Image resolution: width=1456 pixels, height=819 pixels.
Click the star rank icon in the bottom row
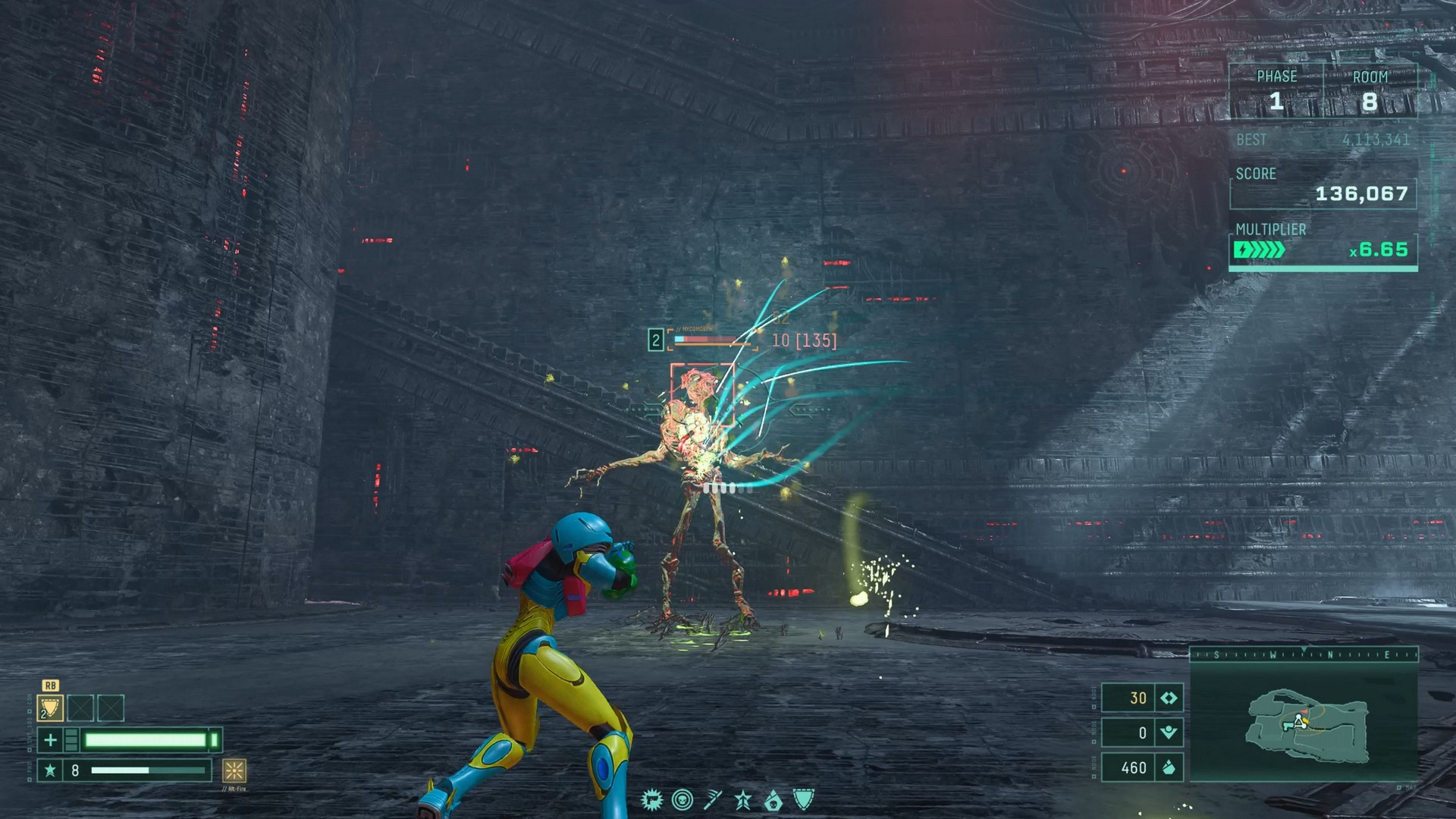[742, 799]
